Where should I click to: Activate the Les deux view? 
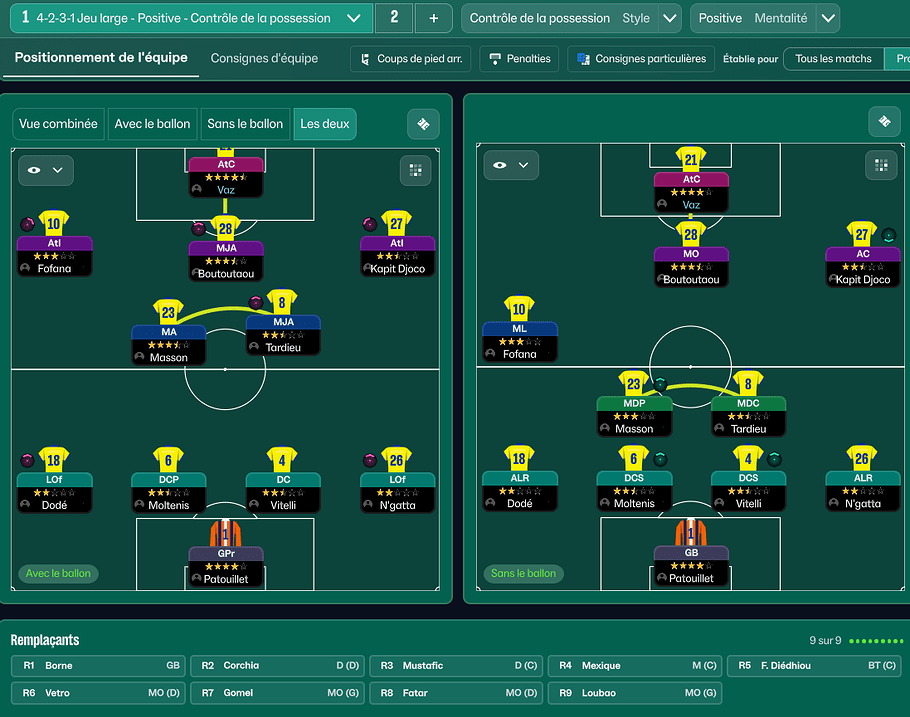[325, 124]
